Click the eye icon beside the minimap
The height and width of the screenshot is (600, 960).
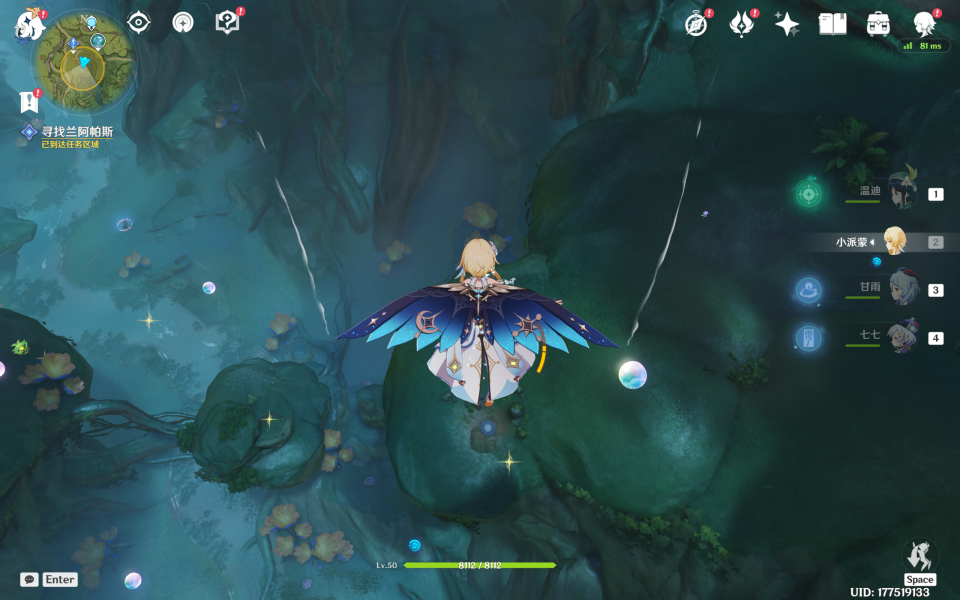click(139, 22)
